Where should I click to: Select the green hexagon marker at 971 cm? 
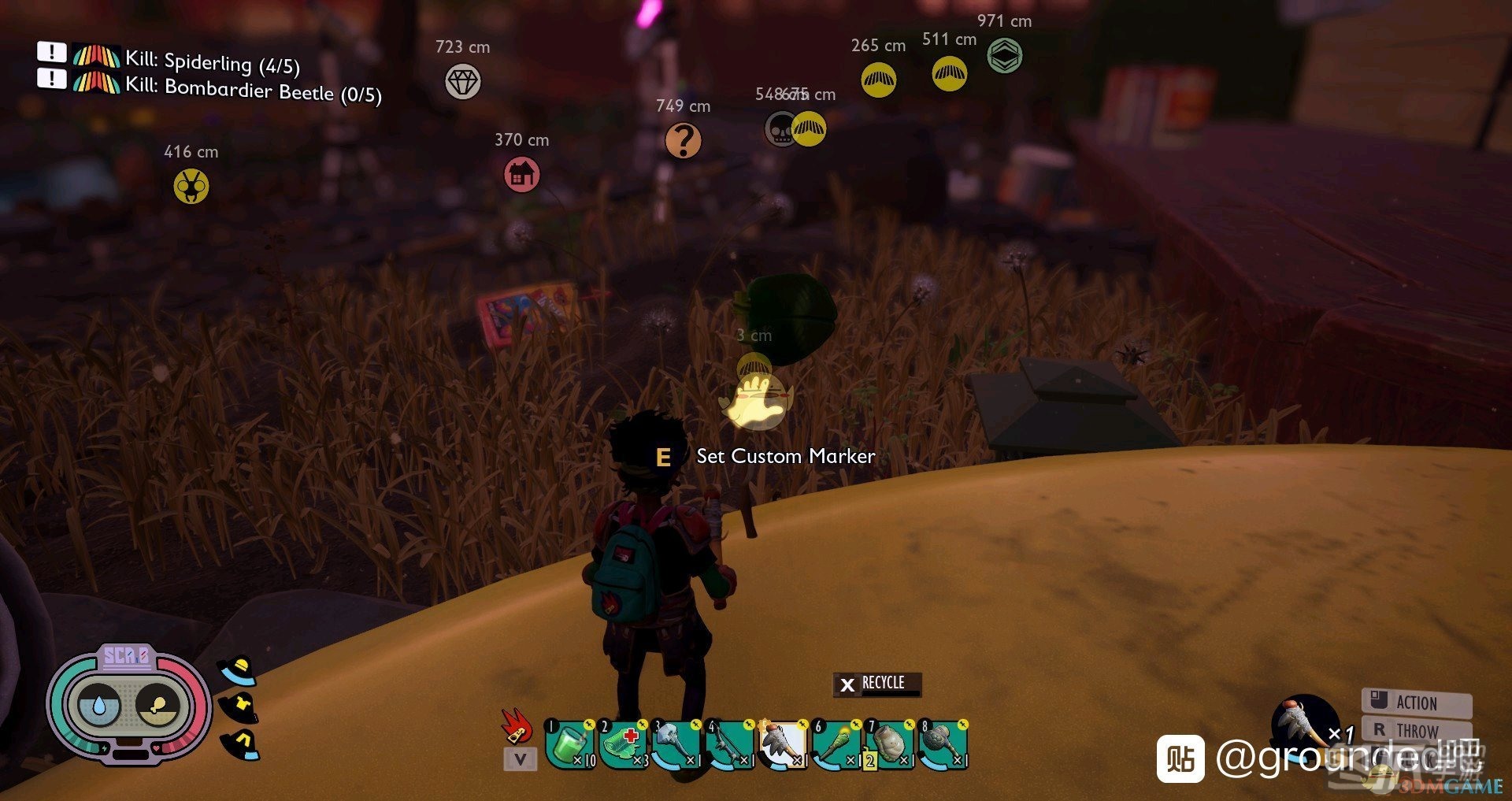pos(1005,56)
